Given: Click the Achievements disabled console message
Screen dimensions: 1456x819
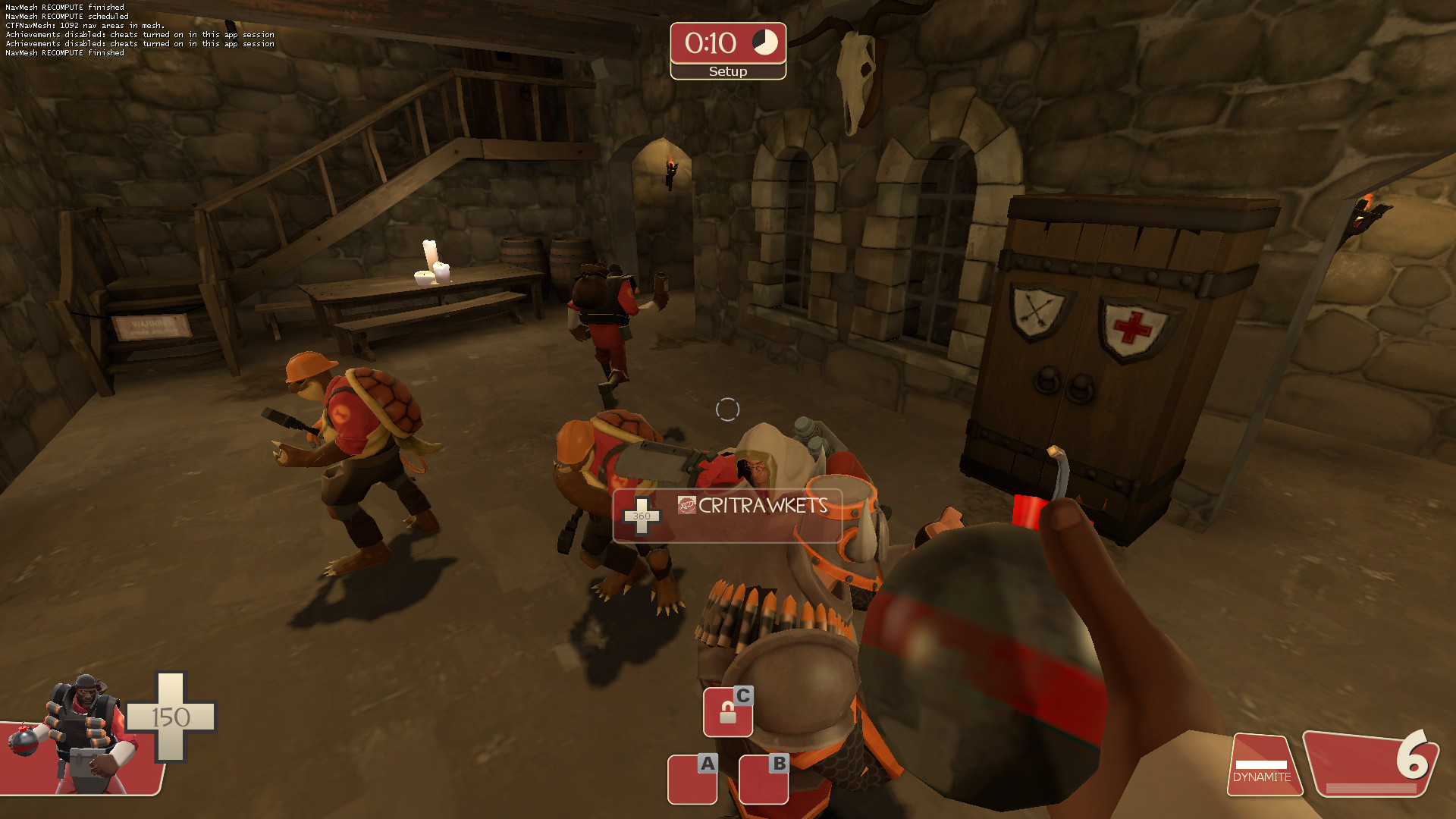Looking at the screenshot, I should coord(139,34).
